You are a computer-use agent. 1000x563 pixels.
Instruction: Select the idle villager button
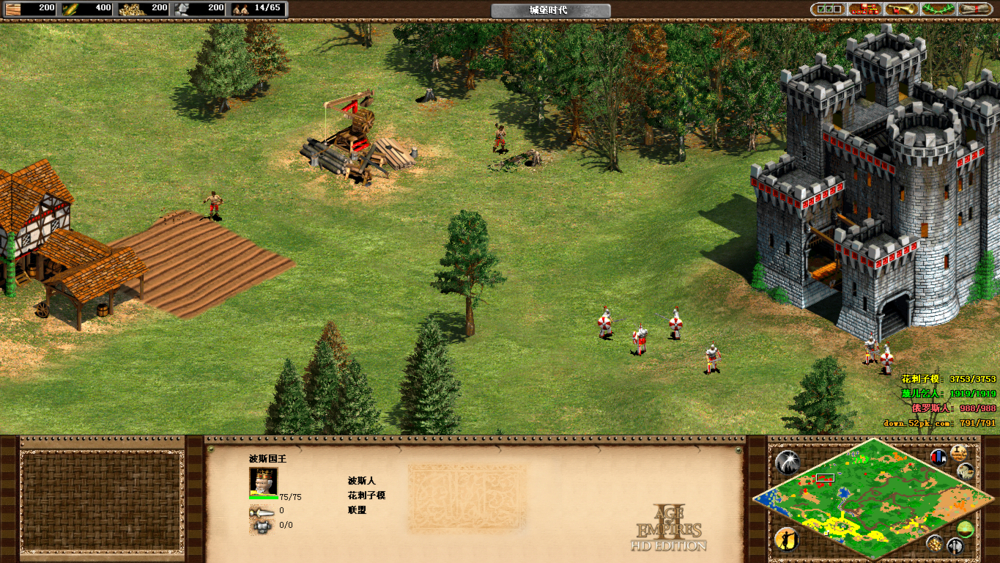click(787, 539)
